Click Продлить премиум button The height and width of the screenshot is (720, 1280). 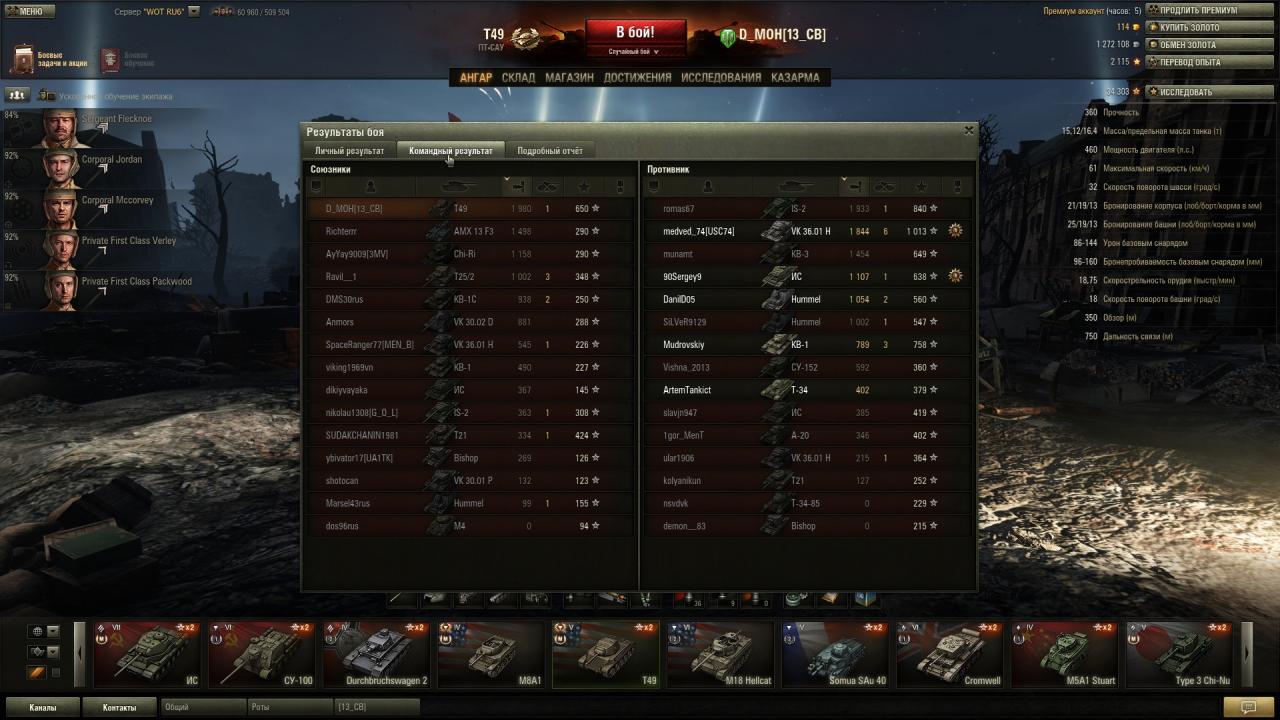[1197, 10]
